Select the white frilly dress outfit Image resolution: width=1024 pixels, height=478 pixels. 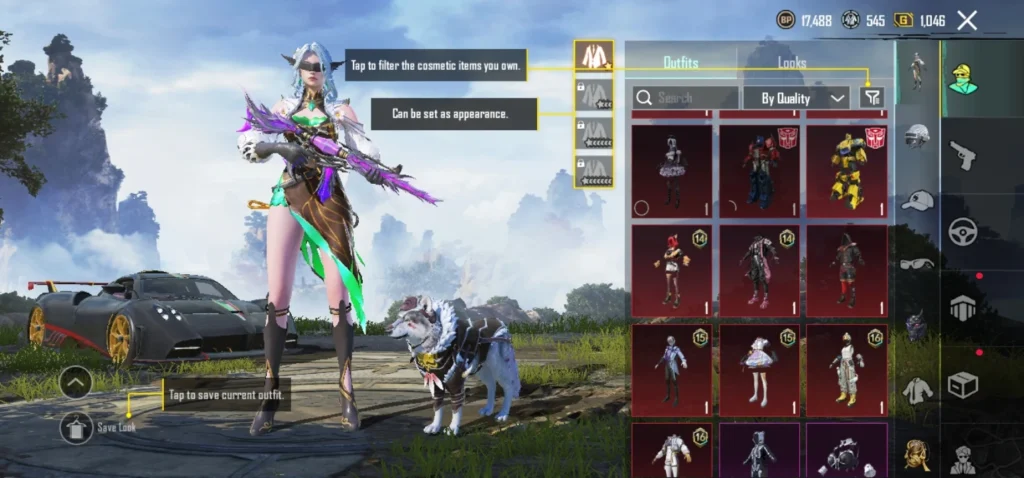click(x=759, y=370)
